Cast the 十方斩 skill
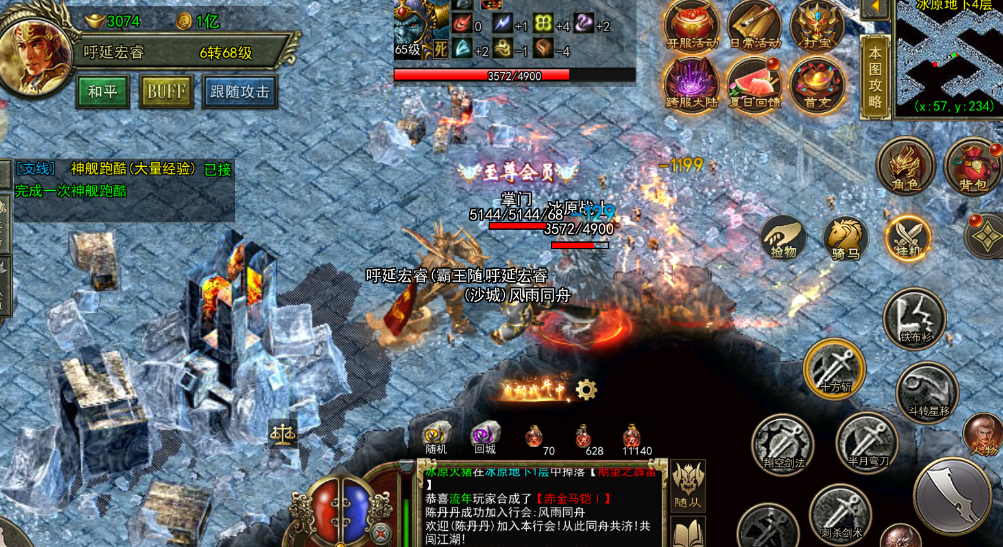The image size is (1003, 547). (834, 368)
